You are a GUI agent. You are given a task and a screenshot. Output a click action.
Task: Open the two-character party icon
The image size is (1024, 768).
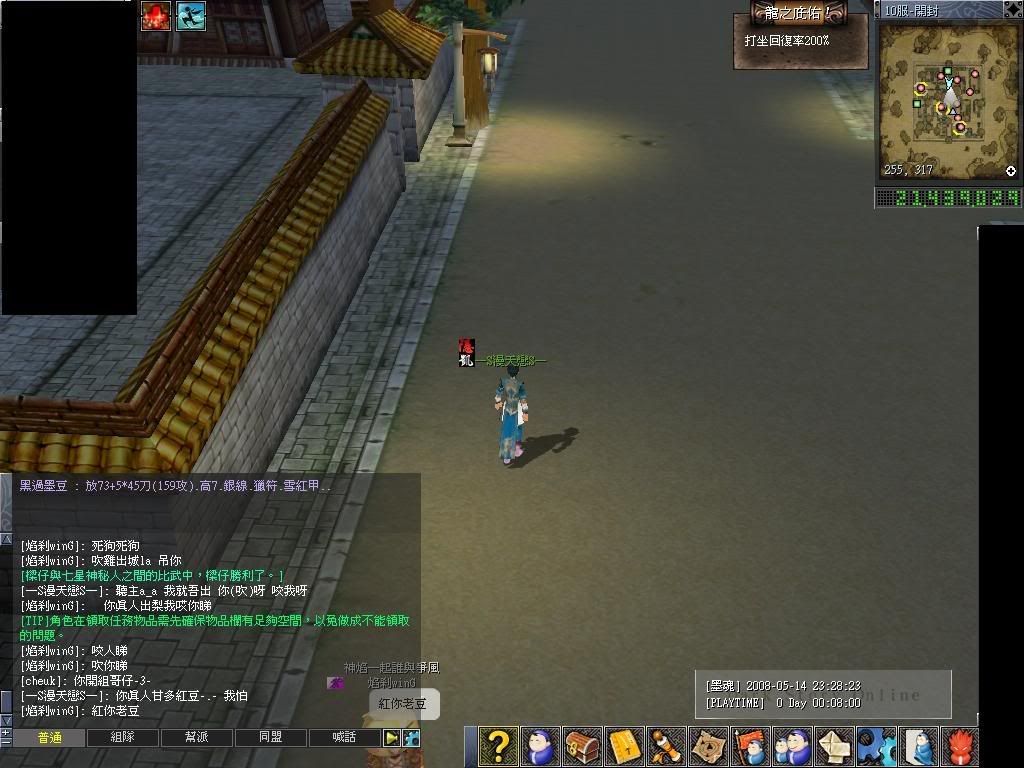pos(792,747)
